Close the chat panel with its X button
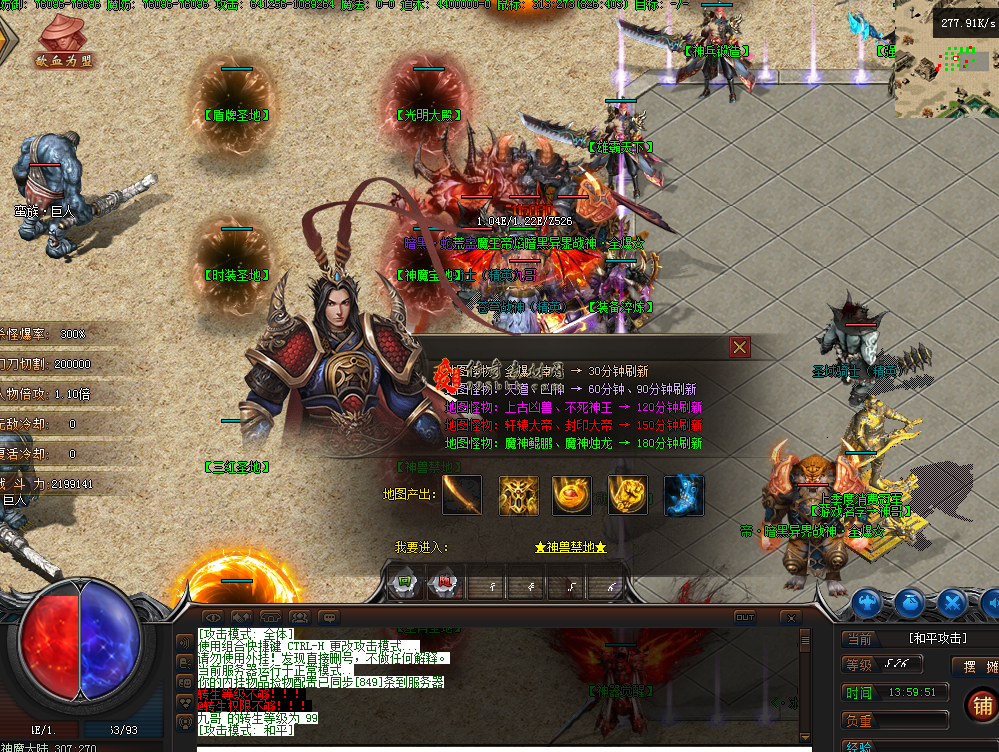The width and height of the screenshot is (999, 752). point(790,618)
